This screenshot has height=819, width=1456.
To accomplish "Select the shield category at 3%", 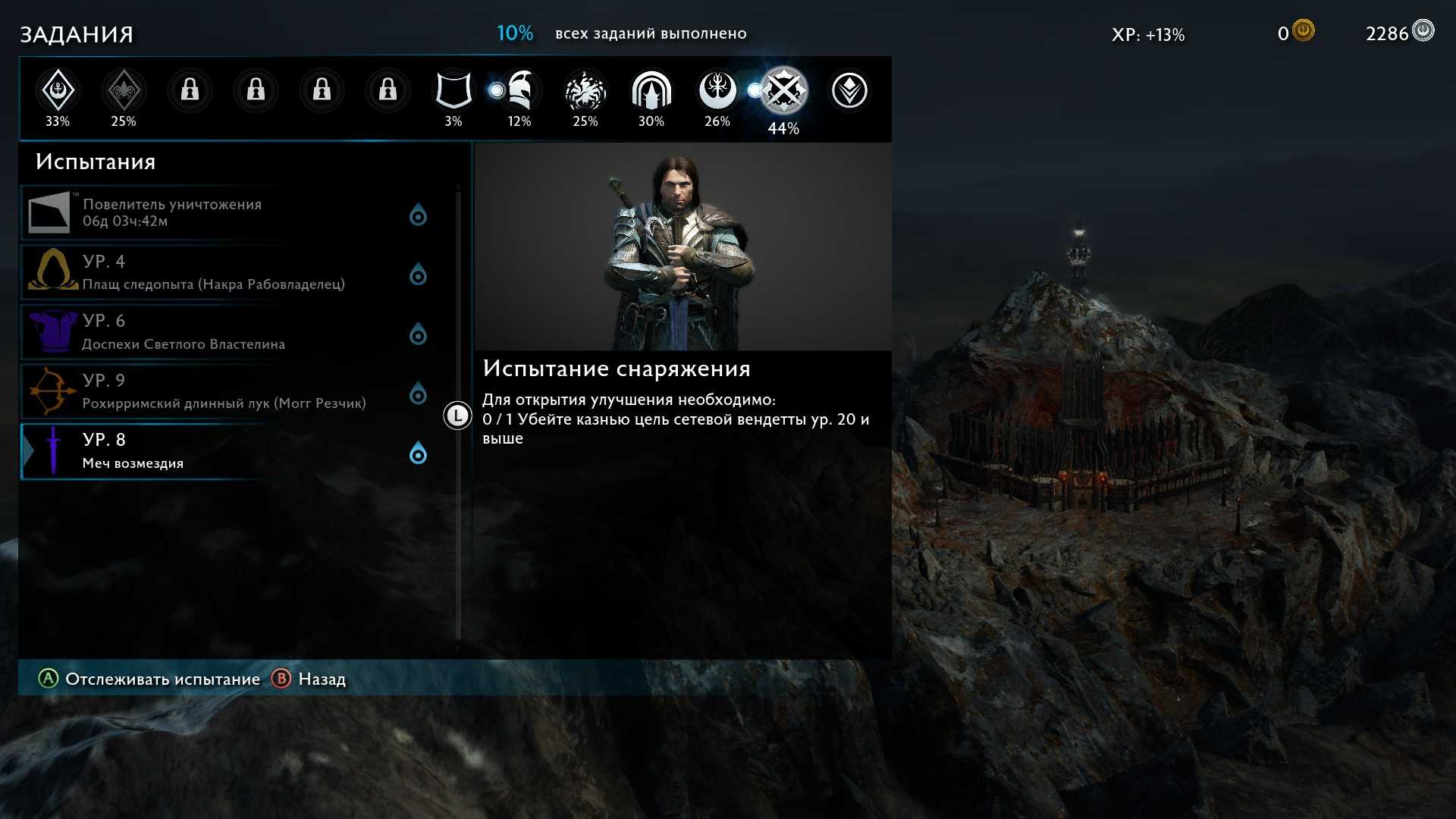I will pos(453,91).
